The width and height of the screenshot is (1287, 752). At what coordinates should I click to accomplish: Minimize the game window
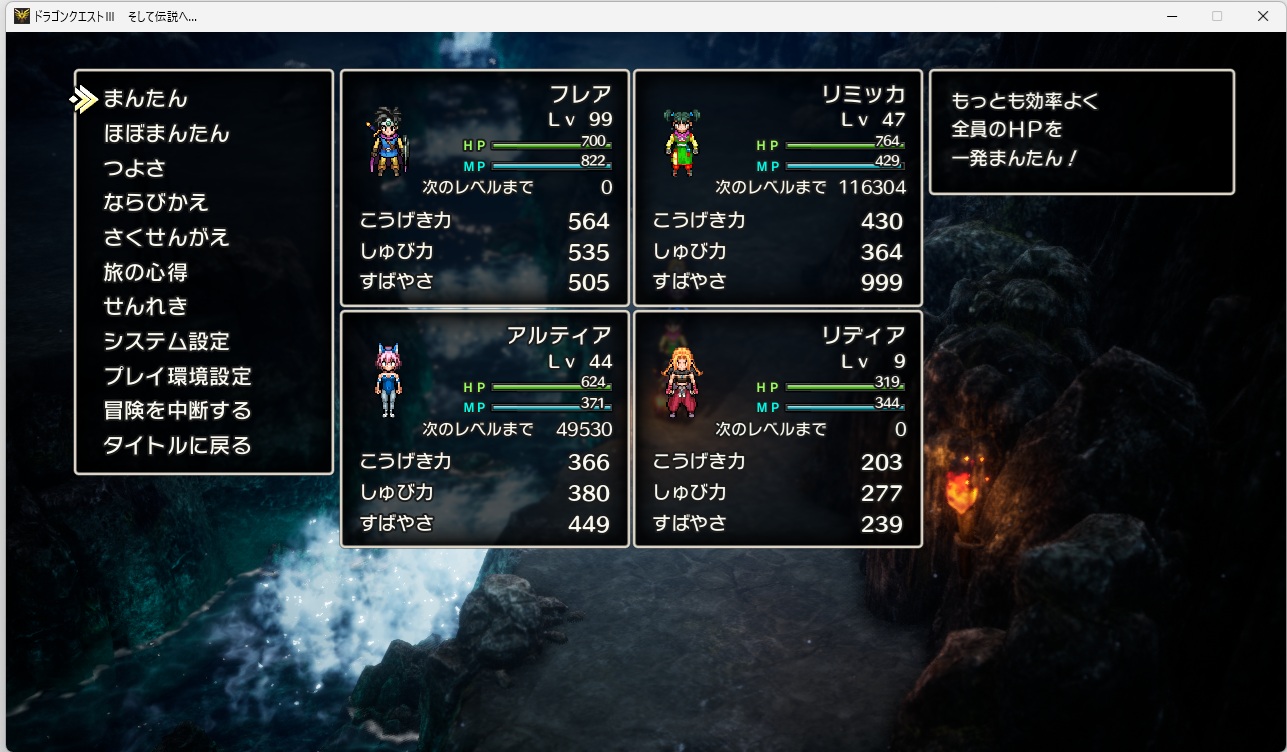click(x=1171, y=16)
